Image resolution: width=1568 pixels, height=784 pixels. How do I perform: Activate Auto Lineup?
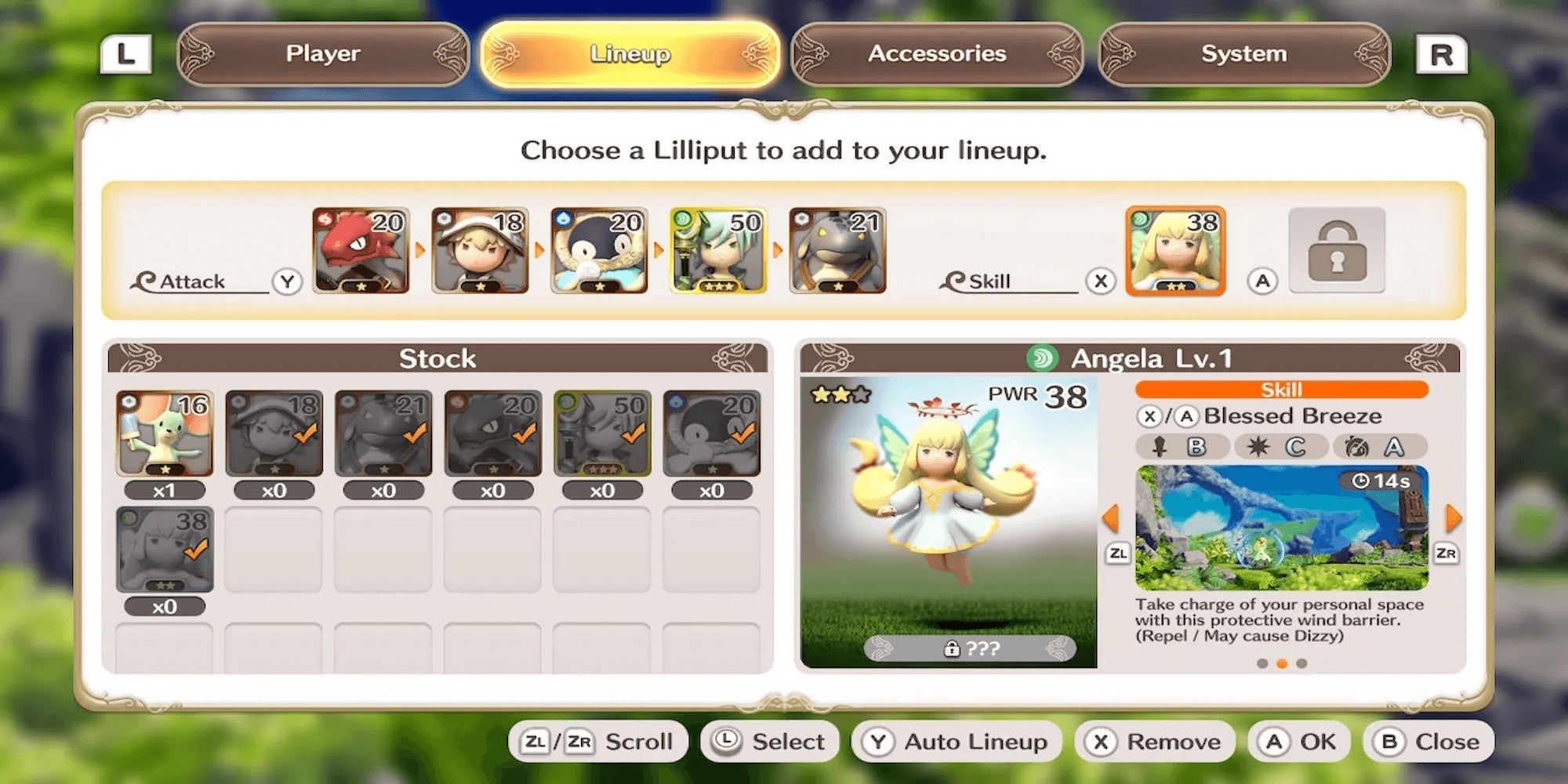(956, 742)
